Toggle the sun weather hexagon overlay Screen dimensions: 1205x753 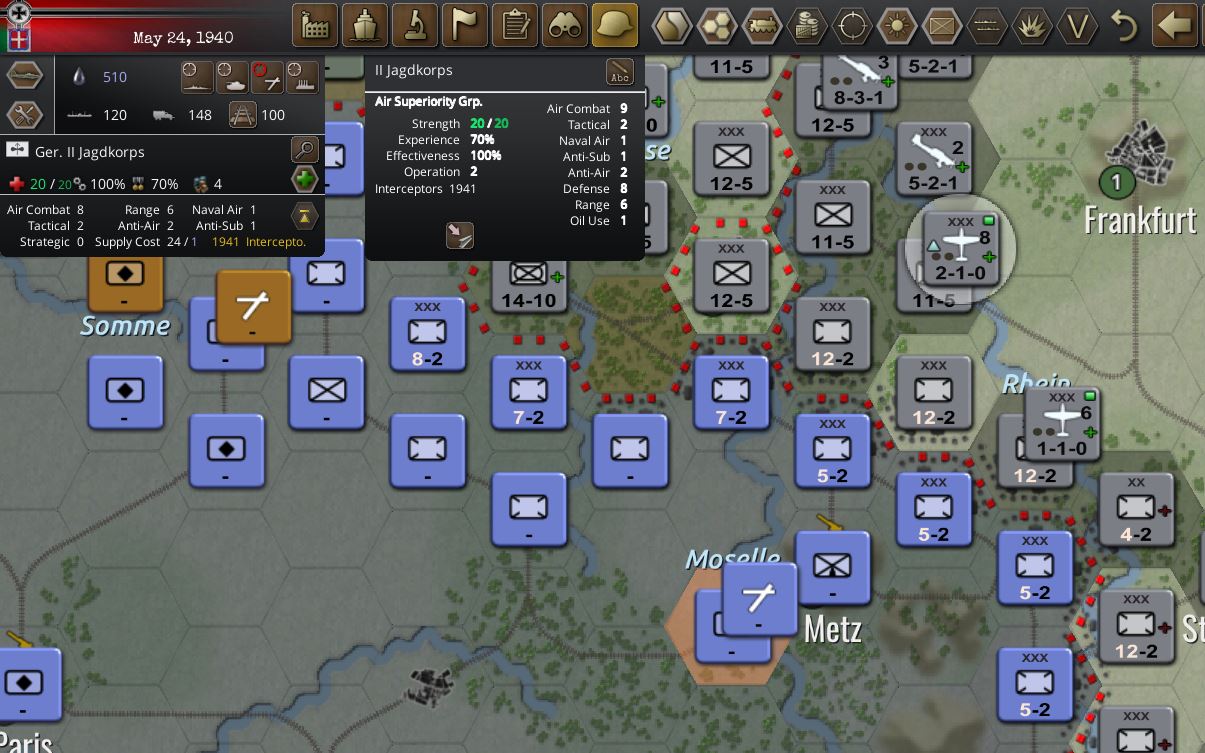[x=897, y=26]
